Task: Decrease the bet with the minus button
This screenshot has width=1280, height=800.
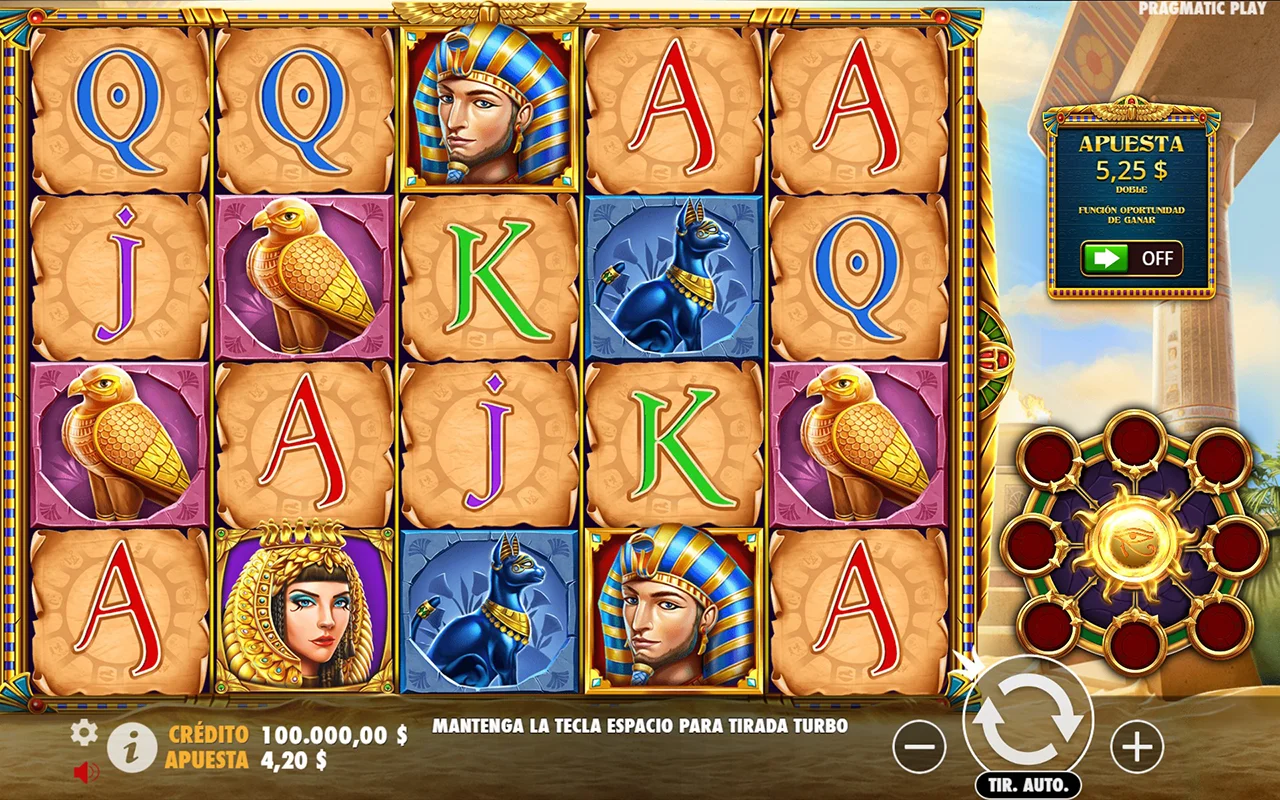Action: [919, 746]
